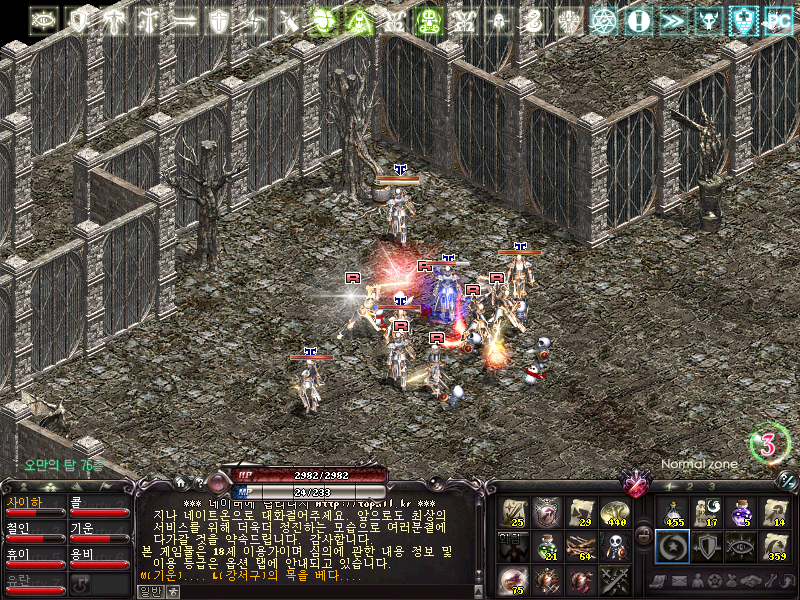Click the PC icon in top bar
800x600 pixels.
(775, 19)
